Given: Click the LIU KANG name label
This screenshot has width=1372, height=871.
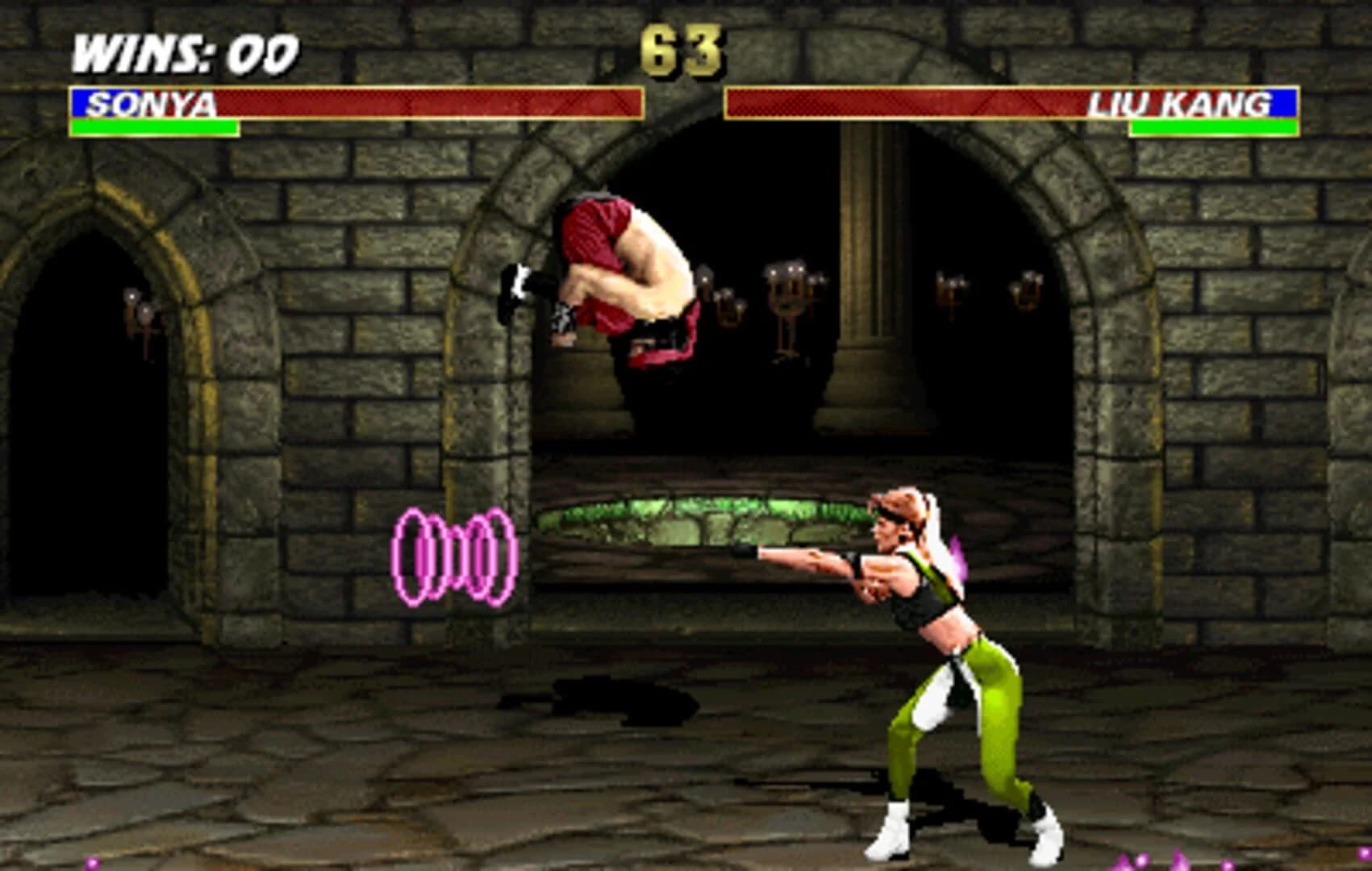Looking at the screenshot, I should point(1178,103).
